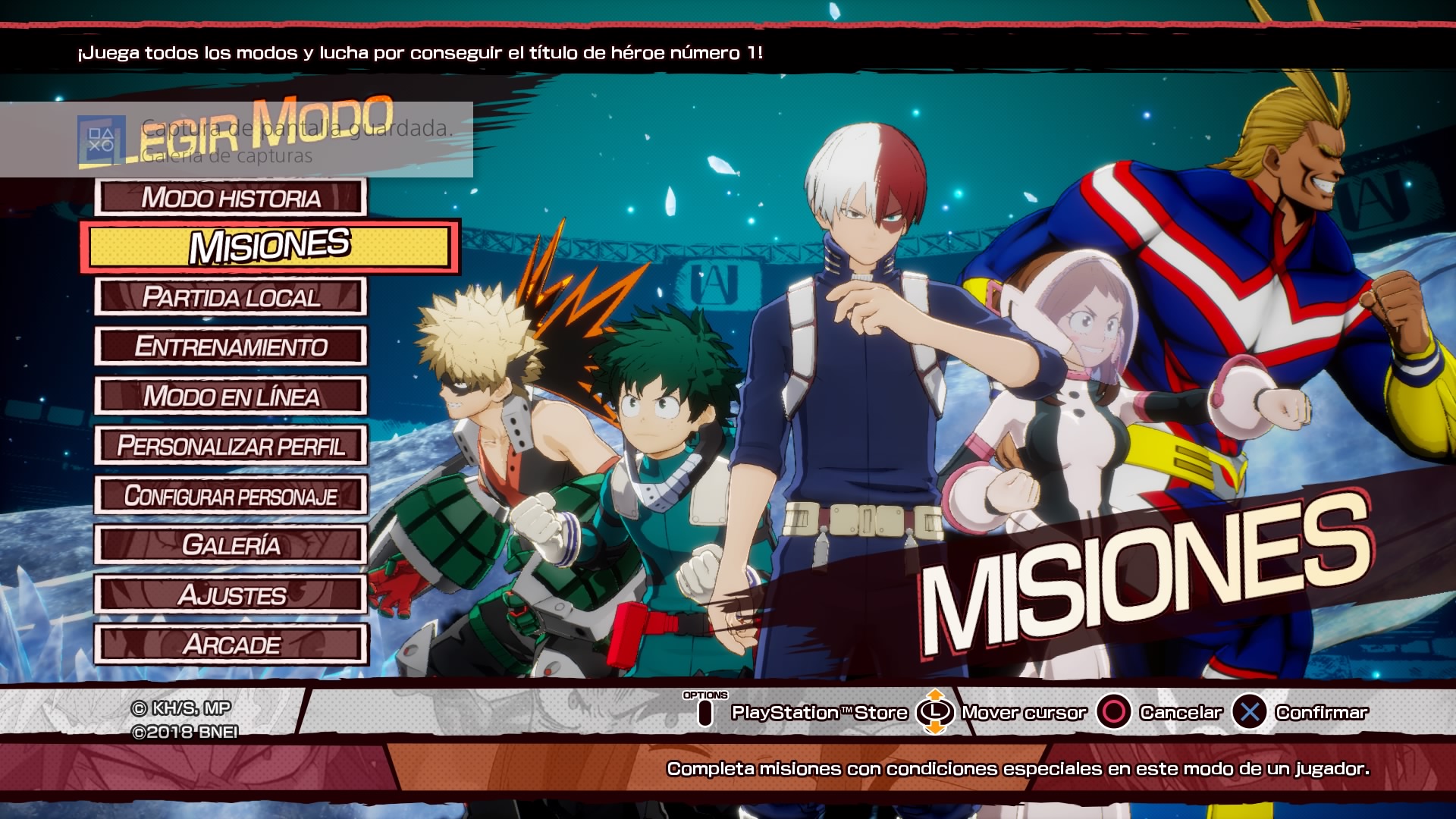Open the Ajustes settings menu
1456x819 pixels.
click(x=231, y=595)
